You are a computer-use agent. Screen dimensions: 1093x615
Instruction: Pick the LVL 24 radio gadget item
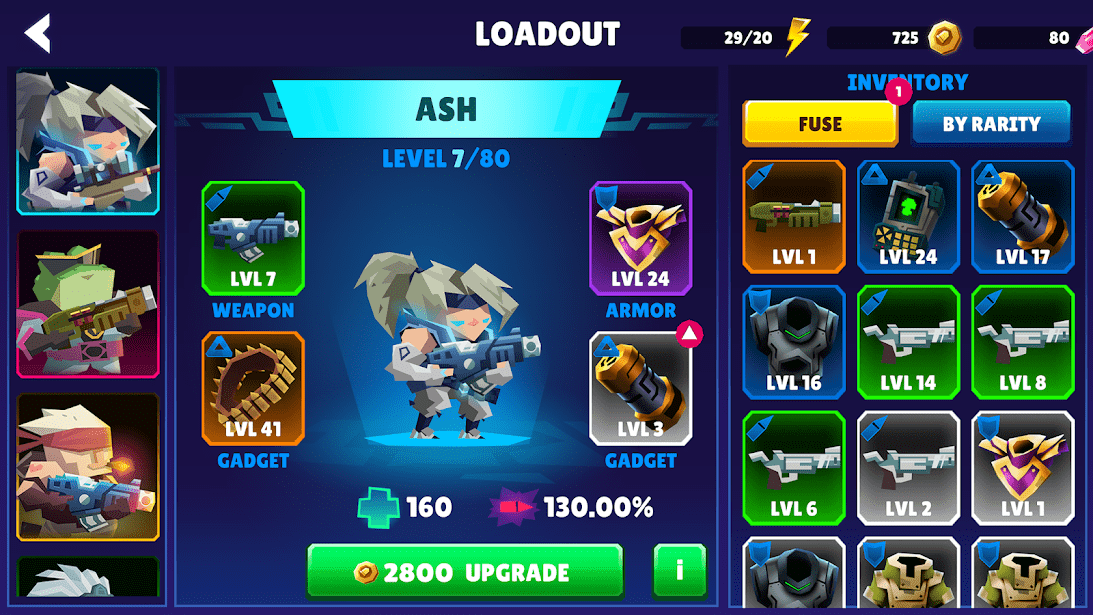click(908, 216)
